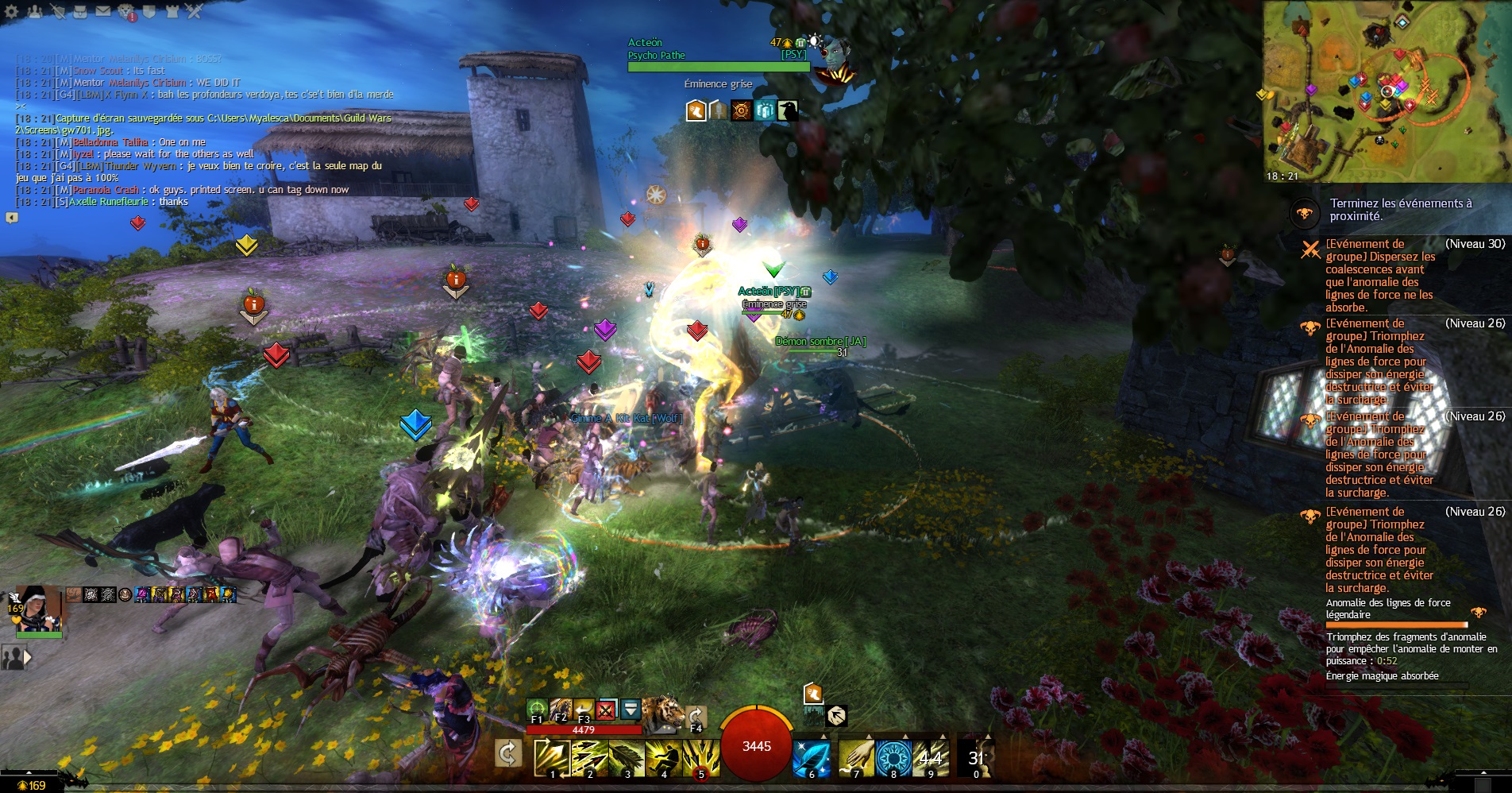Screen dimensions: 1512x793
Task: Open the mail envelope icon
Action: (103, 11)
